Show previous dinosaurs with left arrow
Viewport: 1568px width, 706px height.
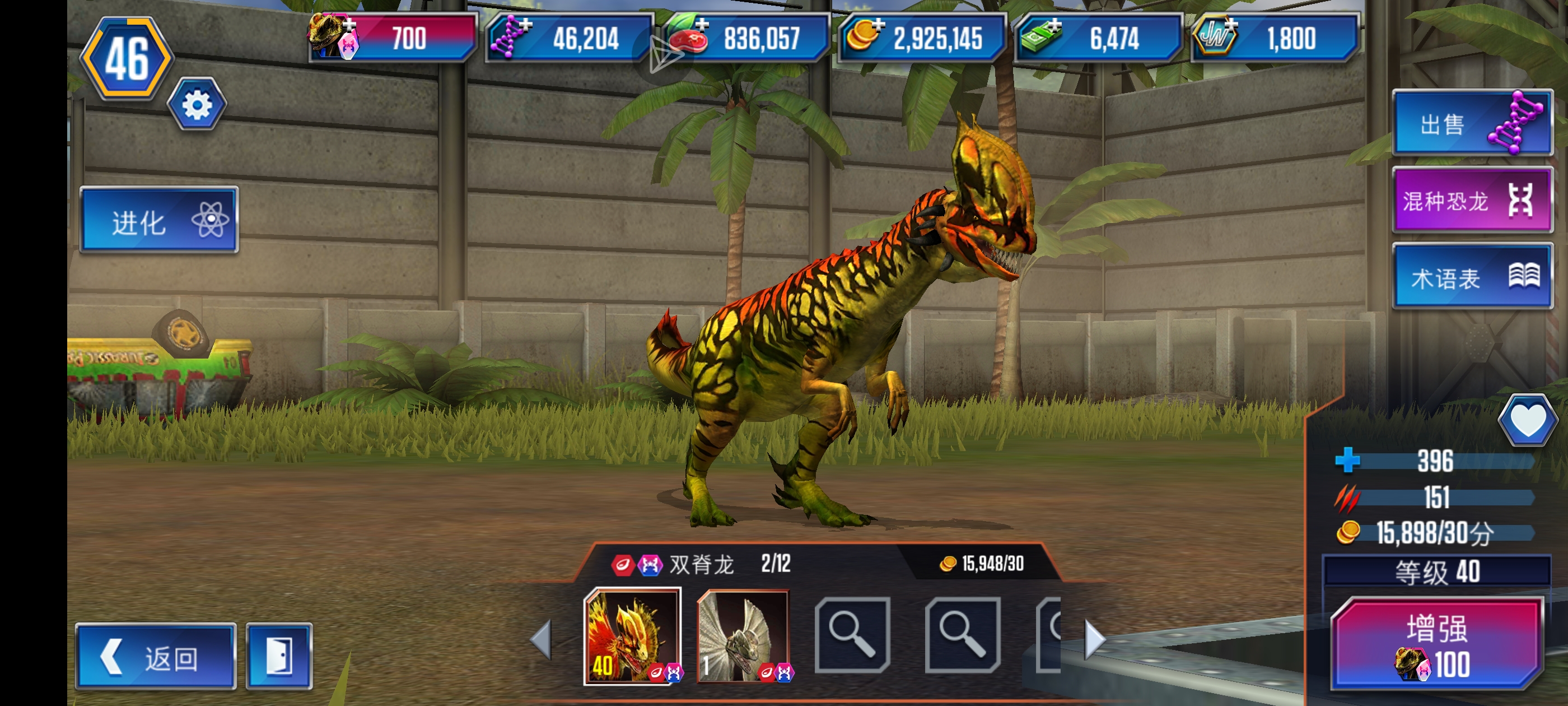(541, 640)
